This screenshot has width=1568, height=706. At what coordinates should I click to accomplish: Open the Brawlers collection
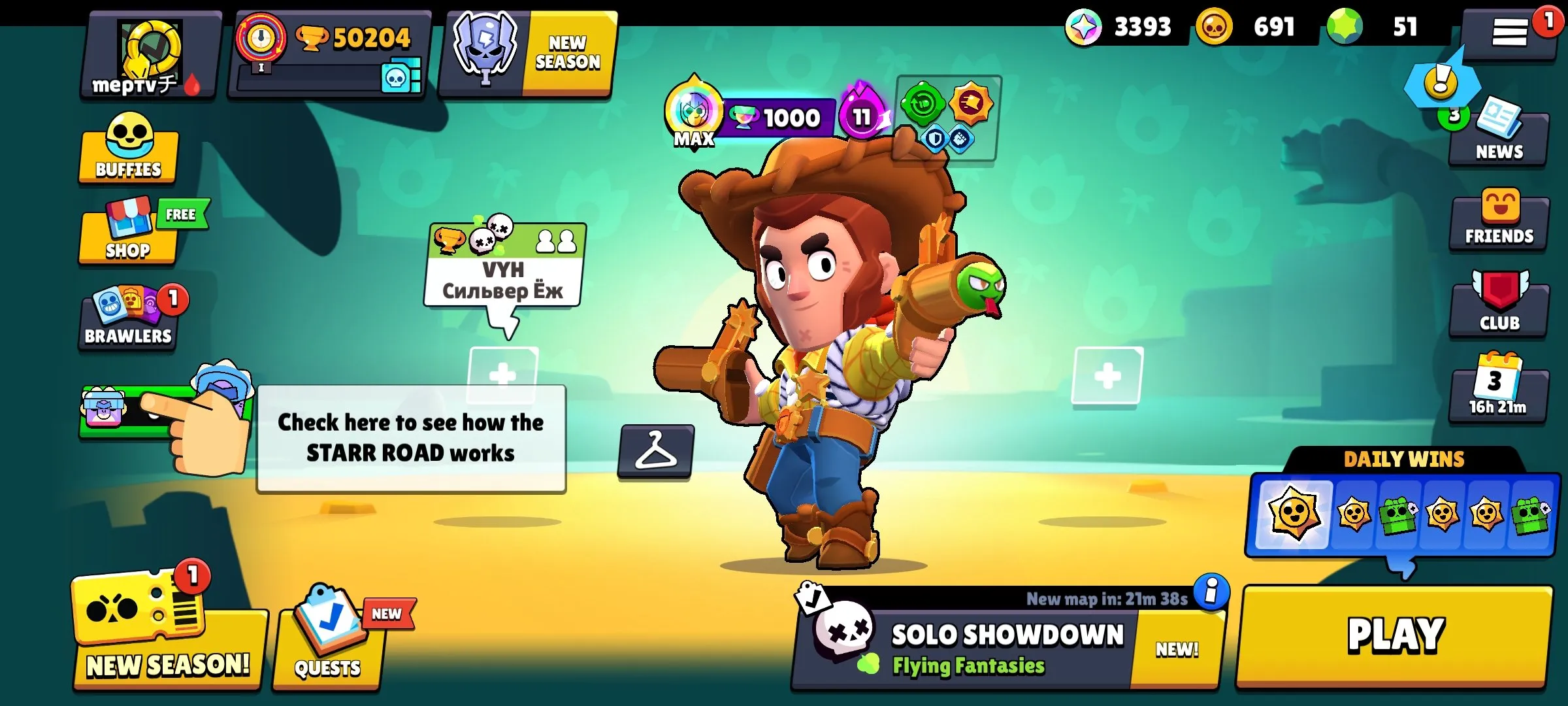tap(128, 318)
